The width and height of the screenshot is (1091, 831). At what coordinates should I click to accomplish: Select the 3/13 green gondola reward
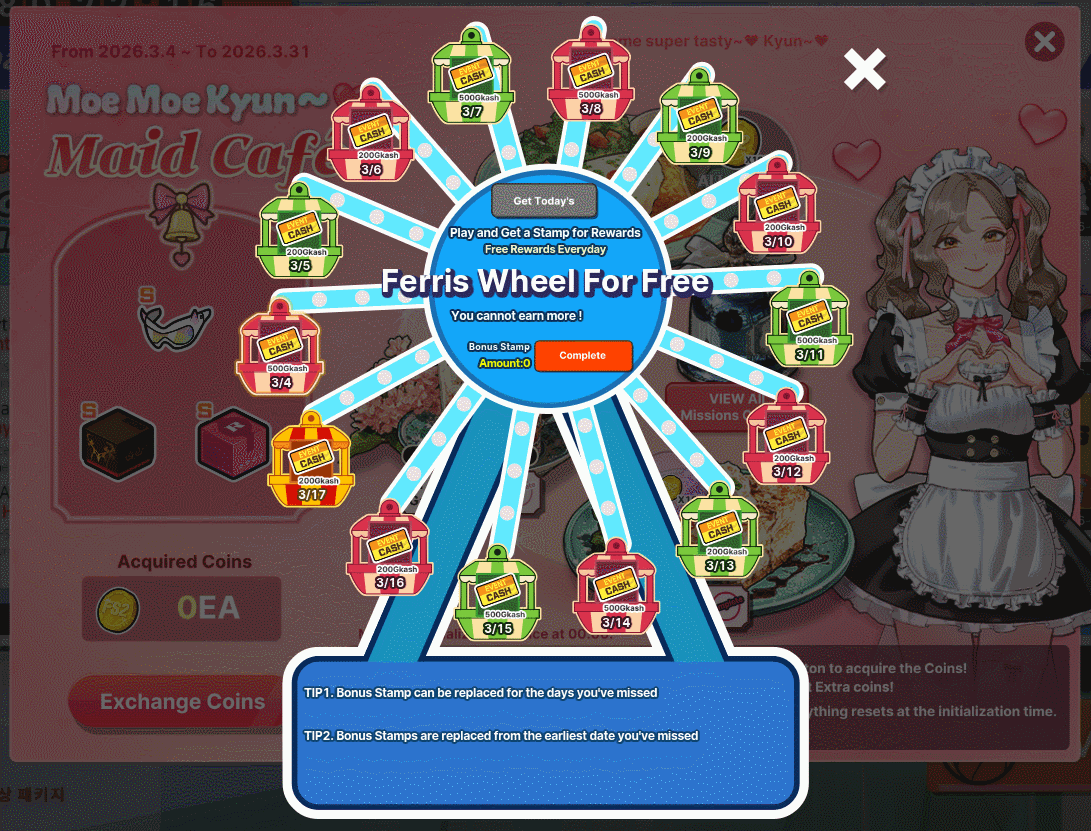720,534
